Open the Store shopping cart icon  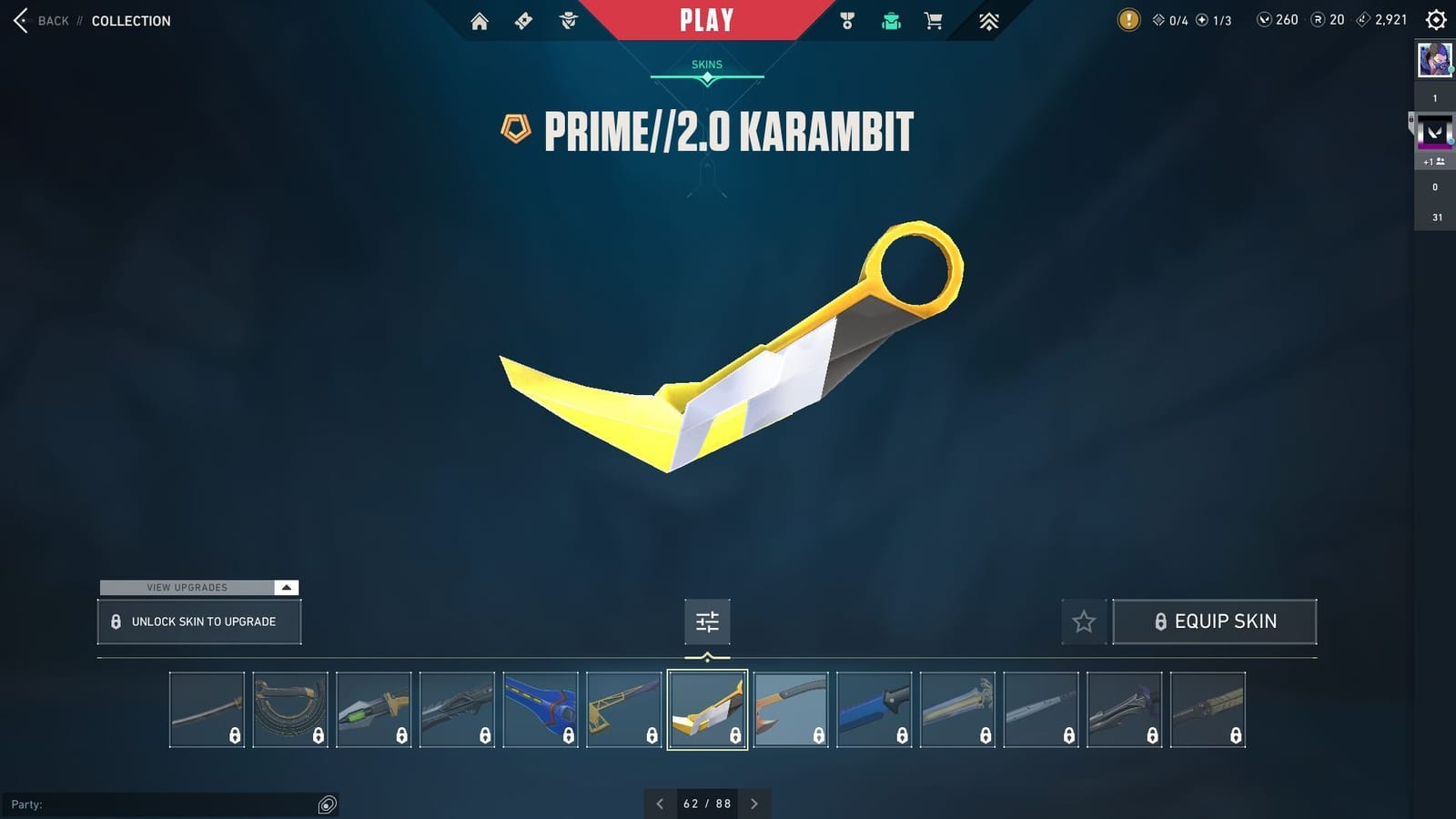(x=934, y=19)
